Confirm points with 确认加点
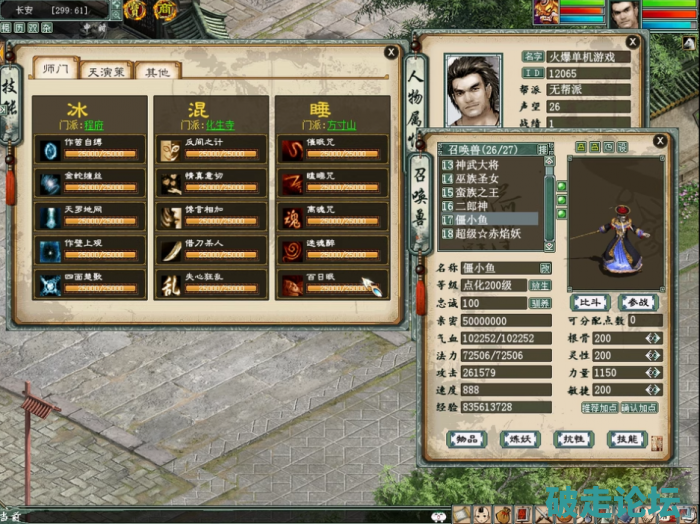Screen dimensions: 700x524 pyautogui.click(x=641, y=408)
